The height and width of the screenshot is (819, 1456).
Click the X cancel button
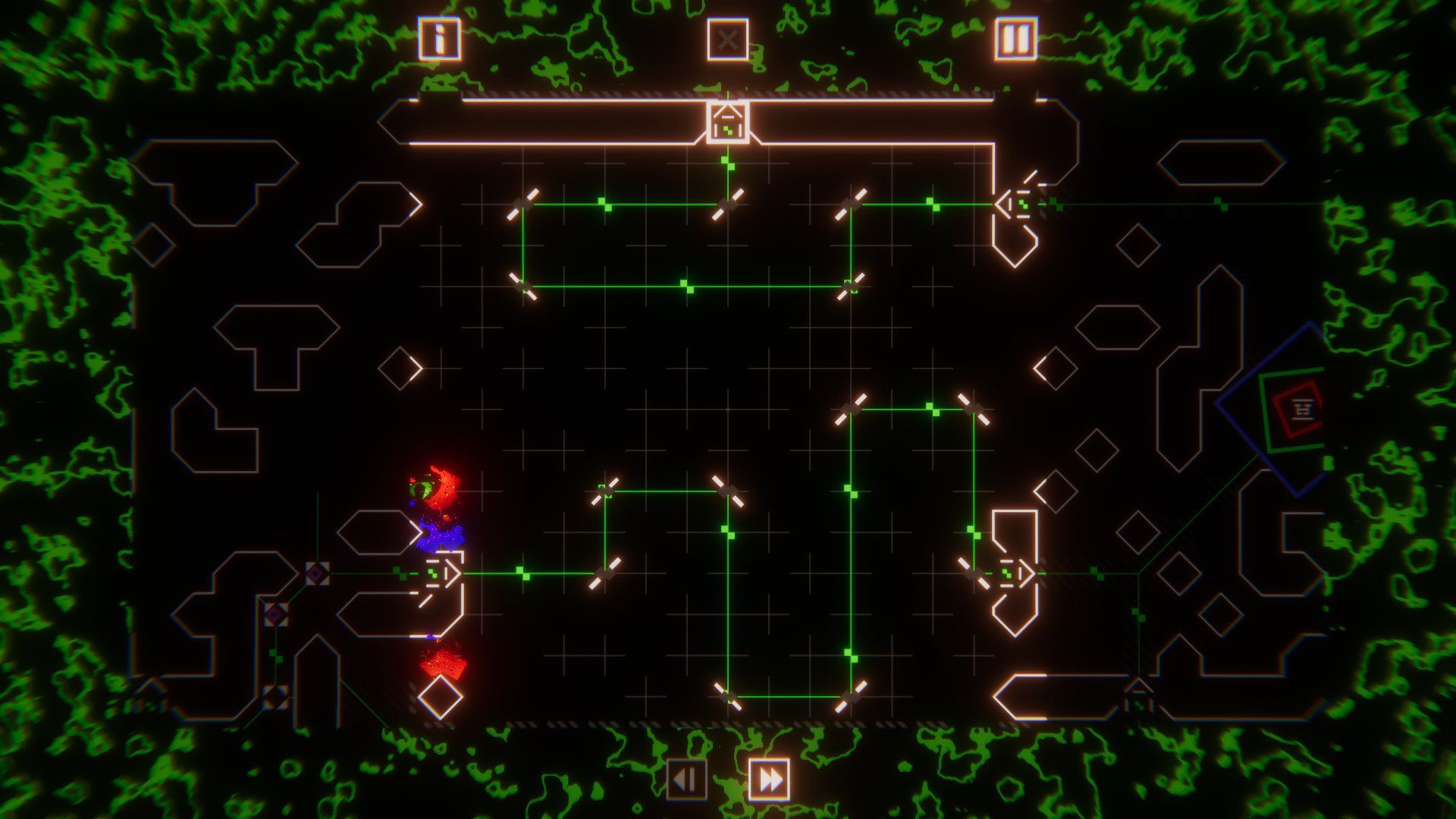(727, 39)
